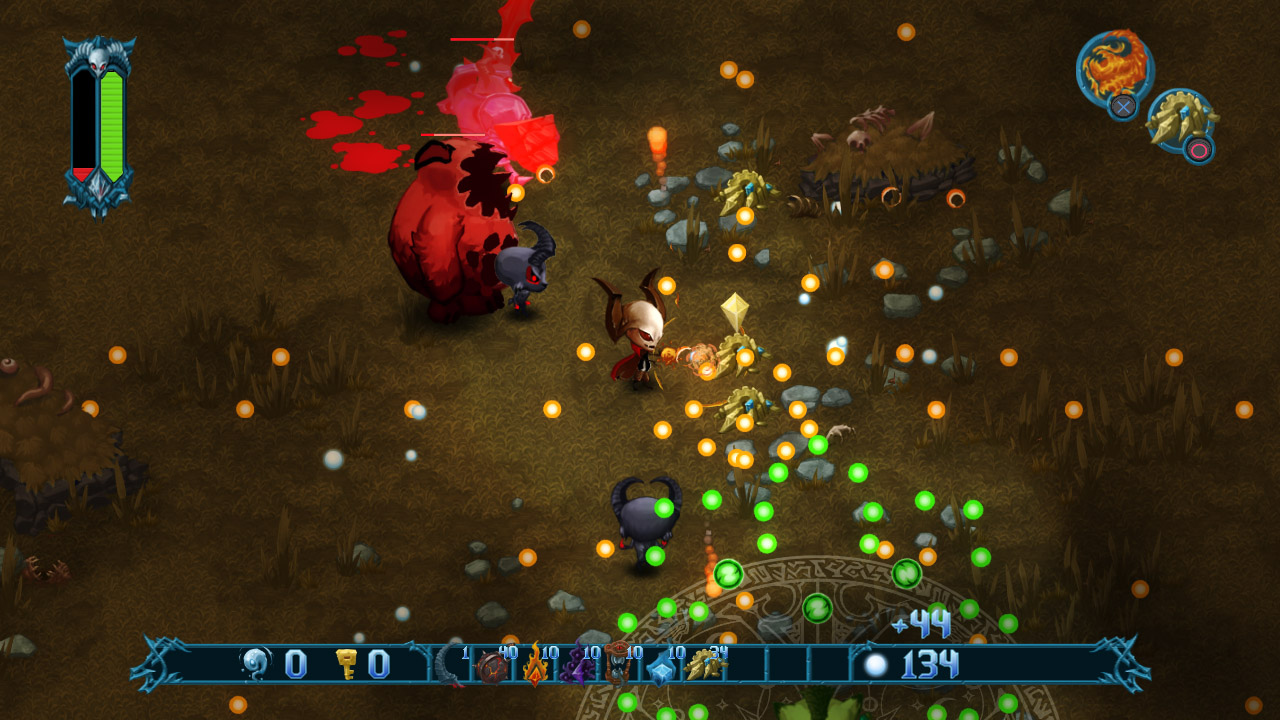Select the fire swirl ability icon
The height and width of the screenshot is (720, 1280).
click(1113, 68)
